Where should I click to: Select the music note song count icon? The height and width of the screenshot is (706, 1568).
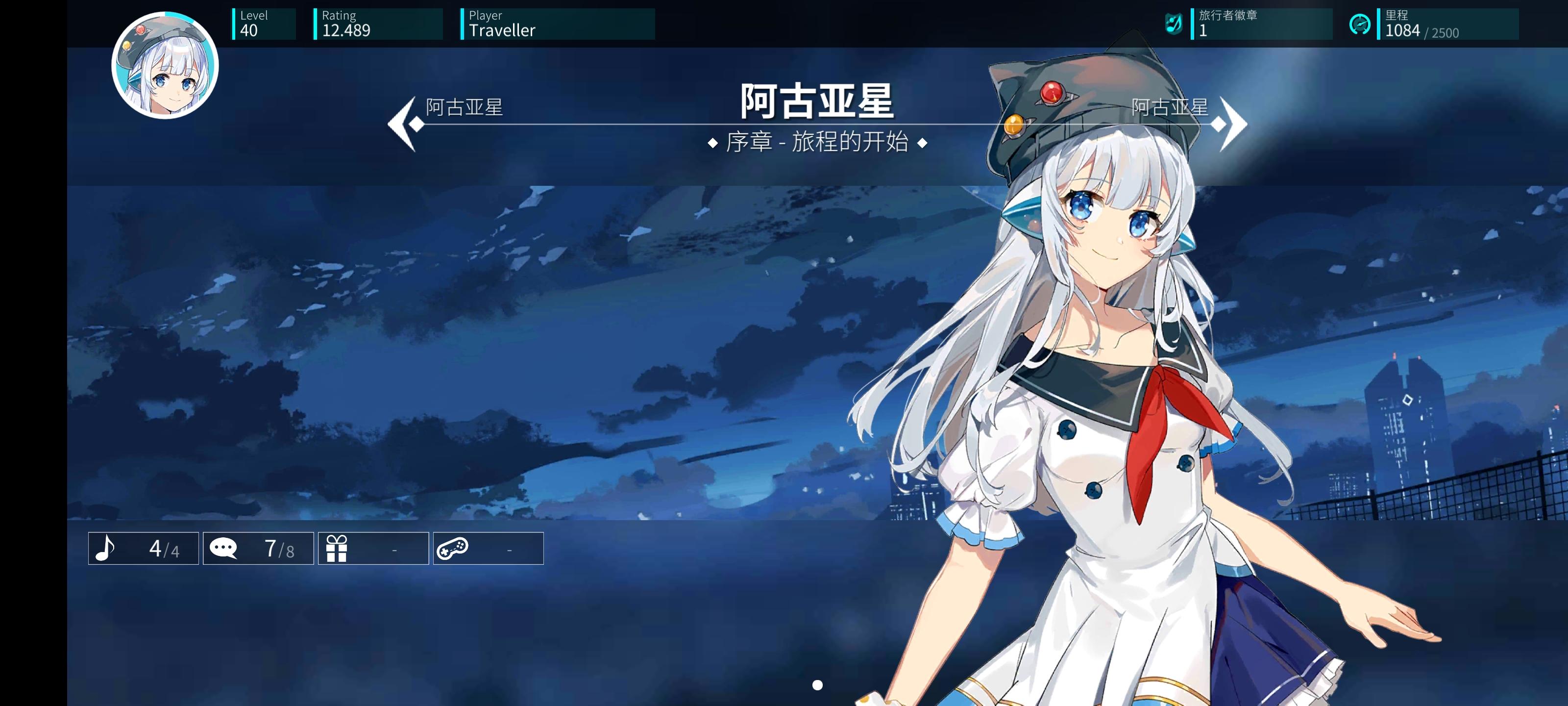point(105,548)
